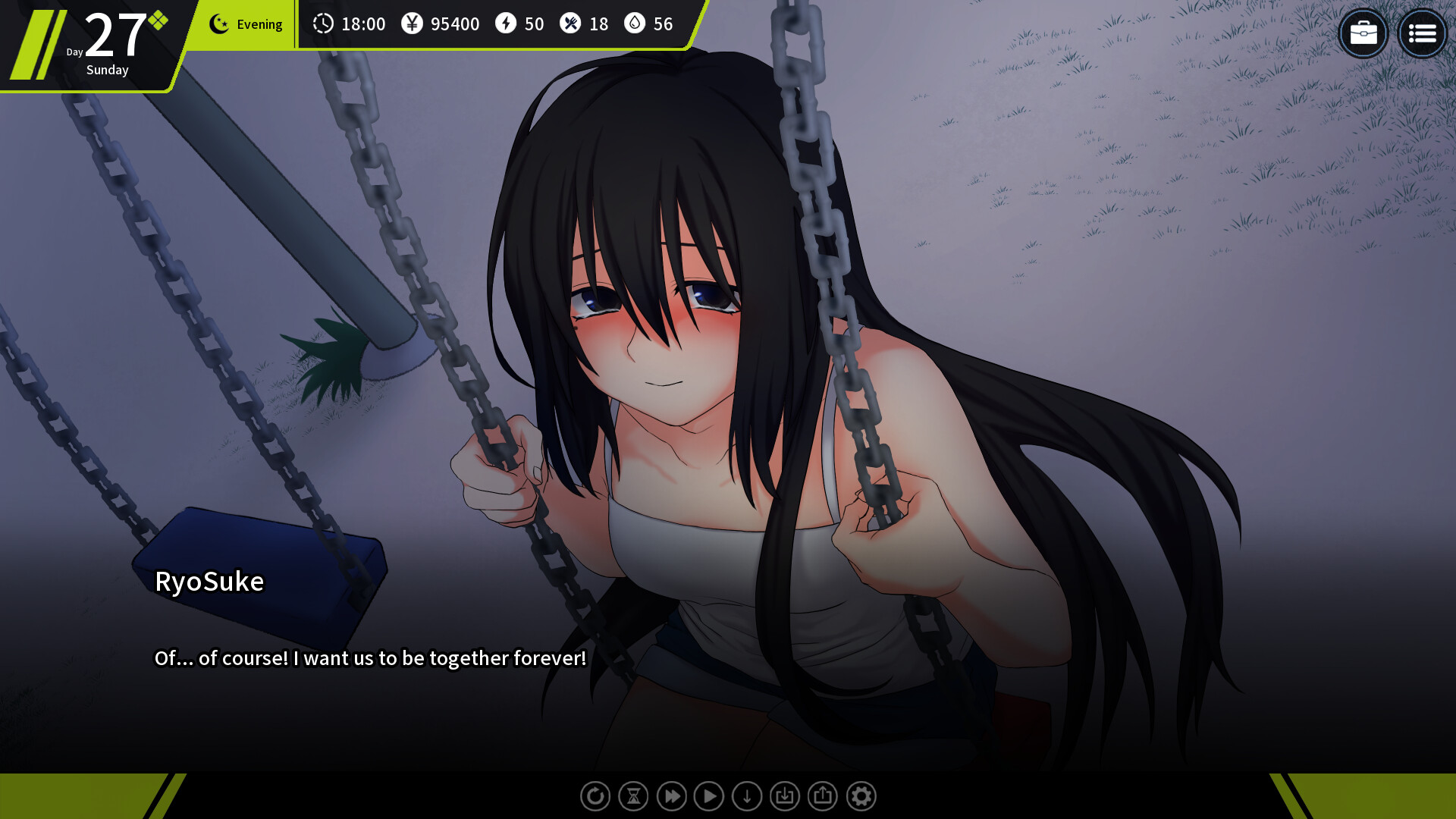Image resolution: width=1456 pixels, height=819 pixels.
Task: Load game with the upload-arrow icon
Action: click(x=823, y=796)
